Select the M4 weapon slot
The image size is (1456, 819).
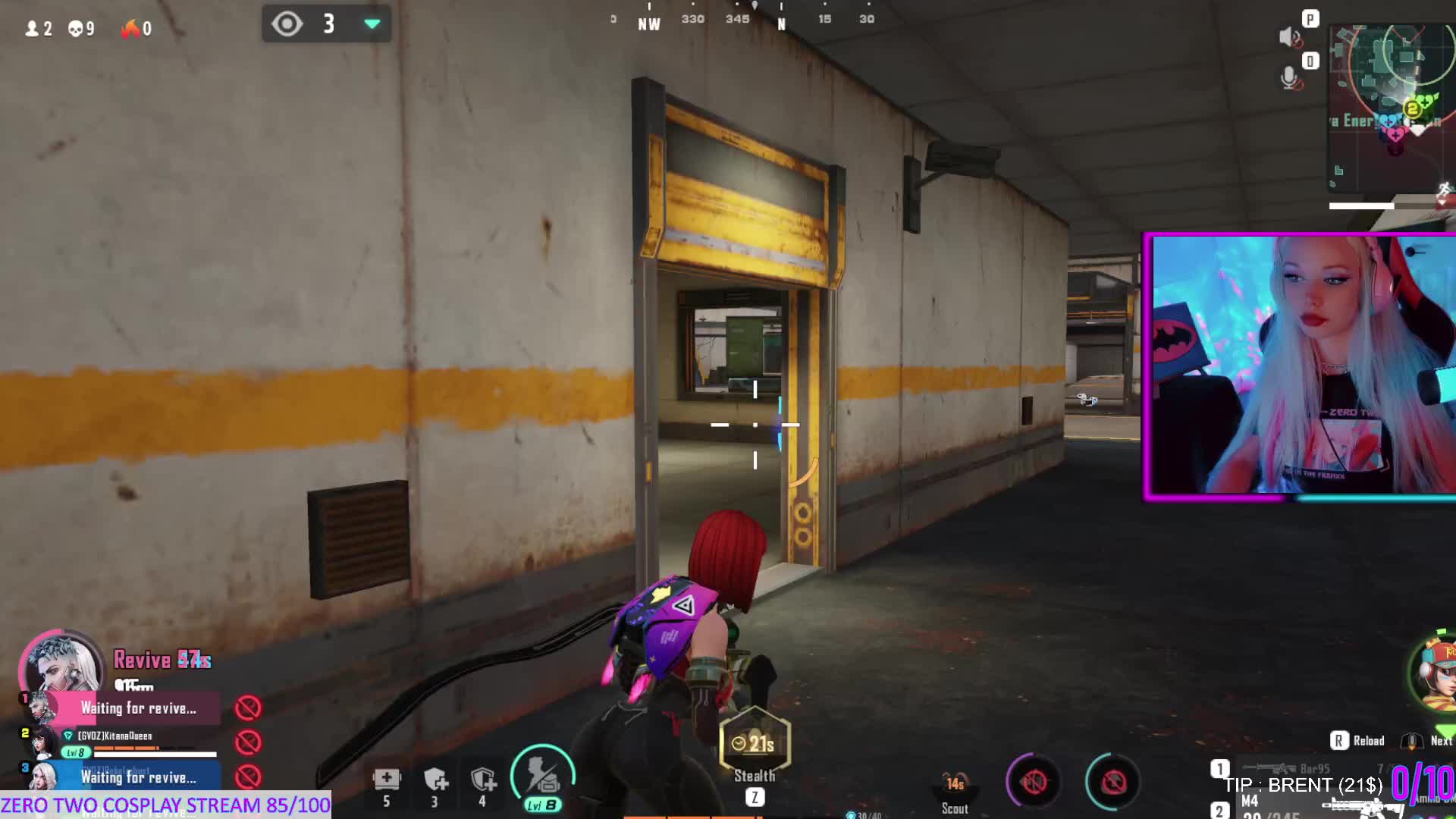point(1289,805)
